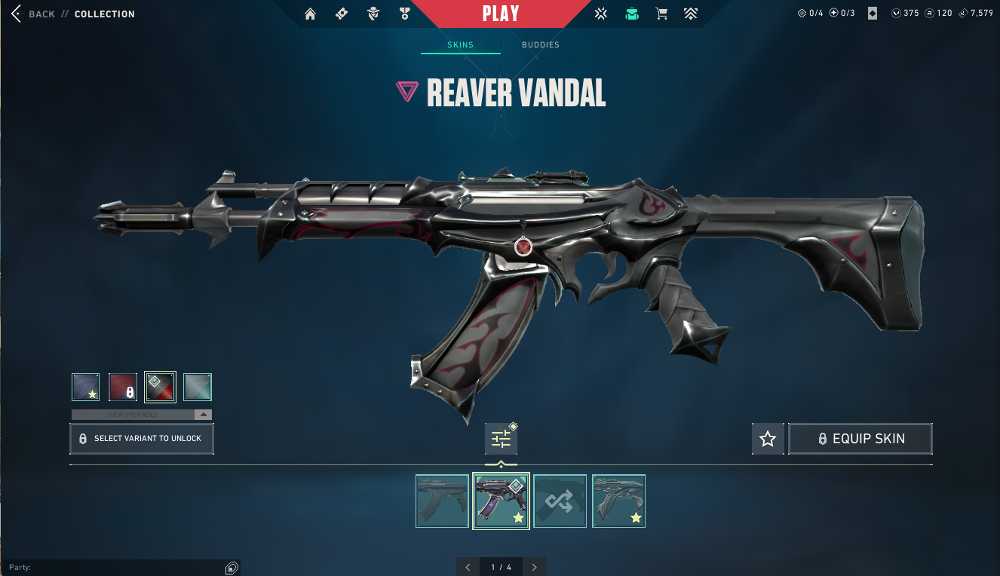1000x576 pixels.
Task: Favorite this skin with the star button
Action: tap(768, 439)
